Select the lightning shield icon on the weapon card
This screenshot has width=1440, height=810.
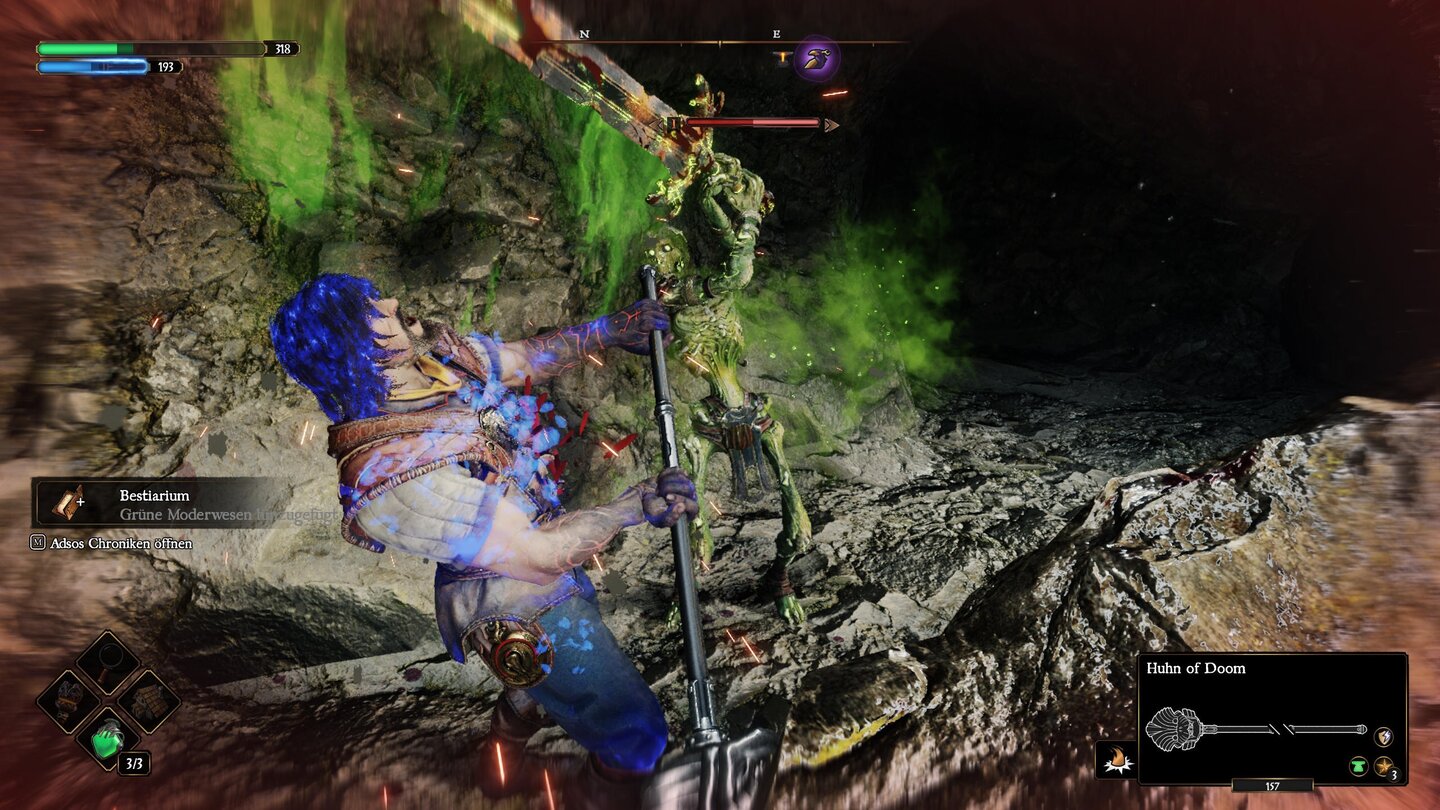(1383, 736)
